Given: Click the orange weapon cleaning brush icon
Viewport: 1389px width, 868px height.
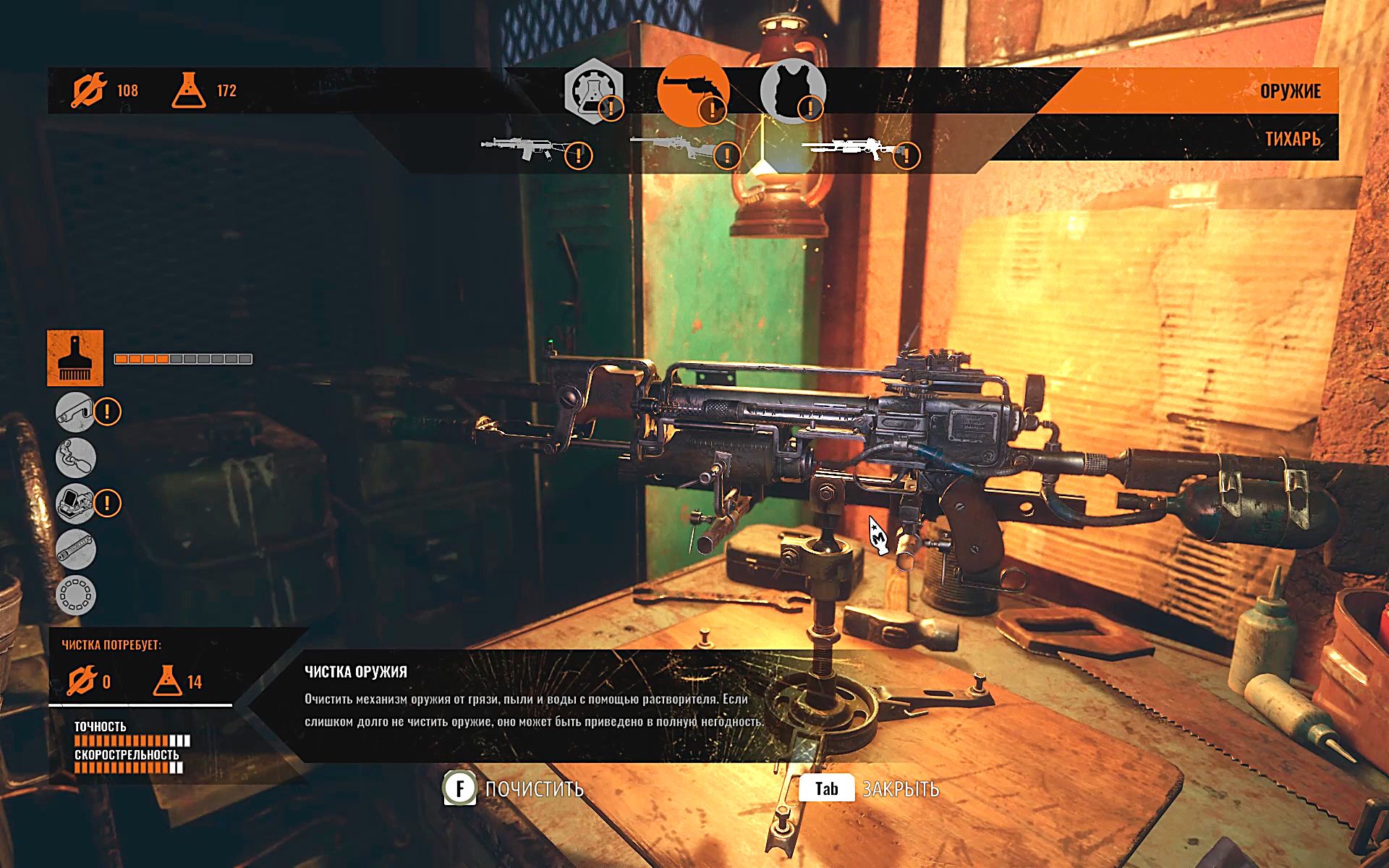Looking at the screenshot, I should 75,358.
